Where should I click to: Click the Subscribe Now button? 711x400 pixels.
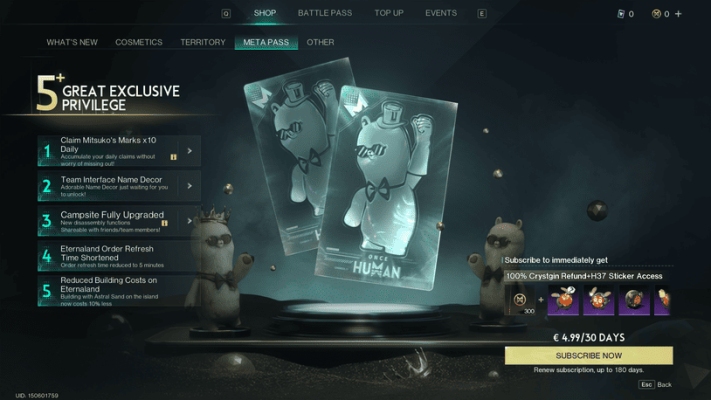pyautogui.click(x=589, y=356)
